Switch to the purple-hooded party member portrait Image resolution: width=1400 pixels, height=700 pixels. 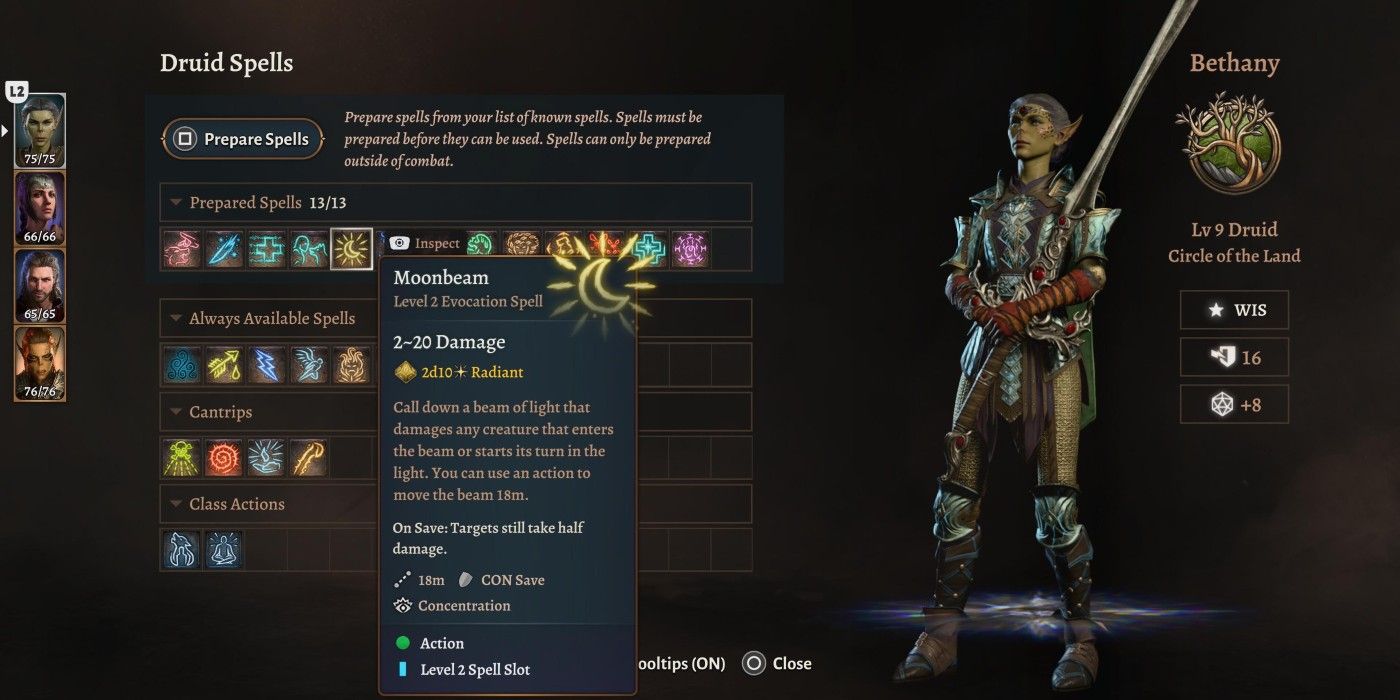point(40,208)
